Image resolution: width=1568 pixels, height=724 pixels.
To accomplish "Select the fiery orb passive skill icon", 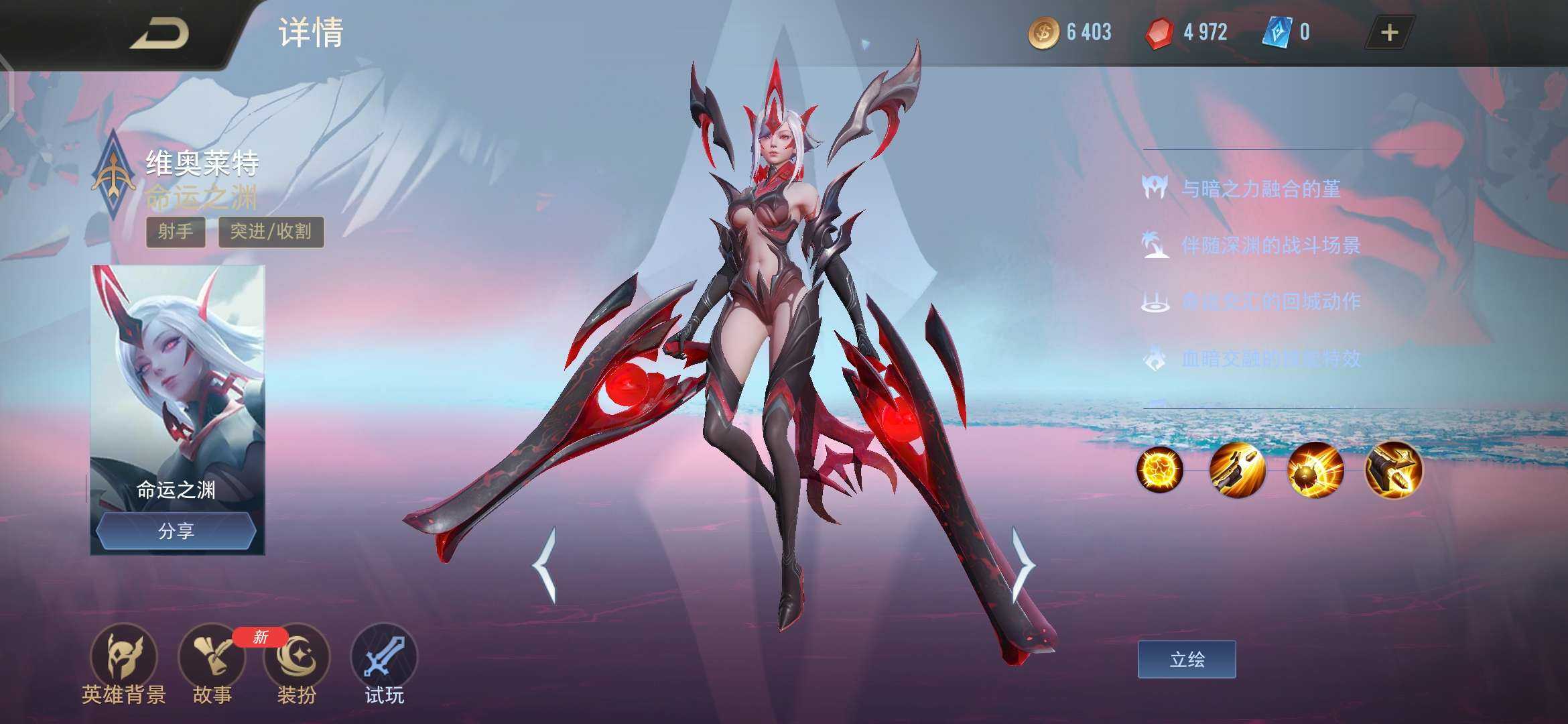I will [x=1159, y=469].
